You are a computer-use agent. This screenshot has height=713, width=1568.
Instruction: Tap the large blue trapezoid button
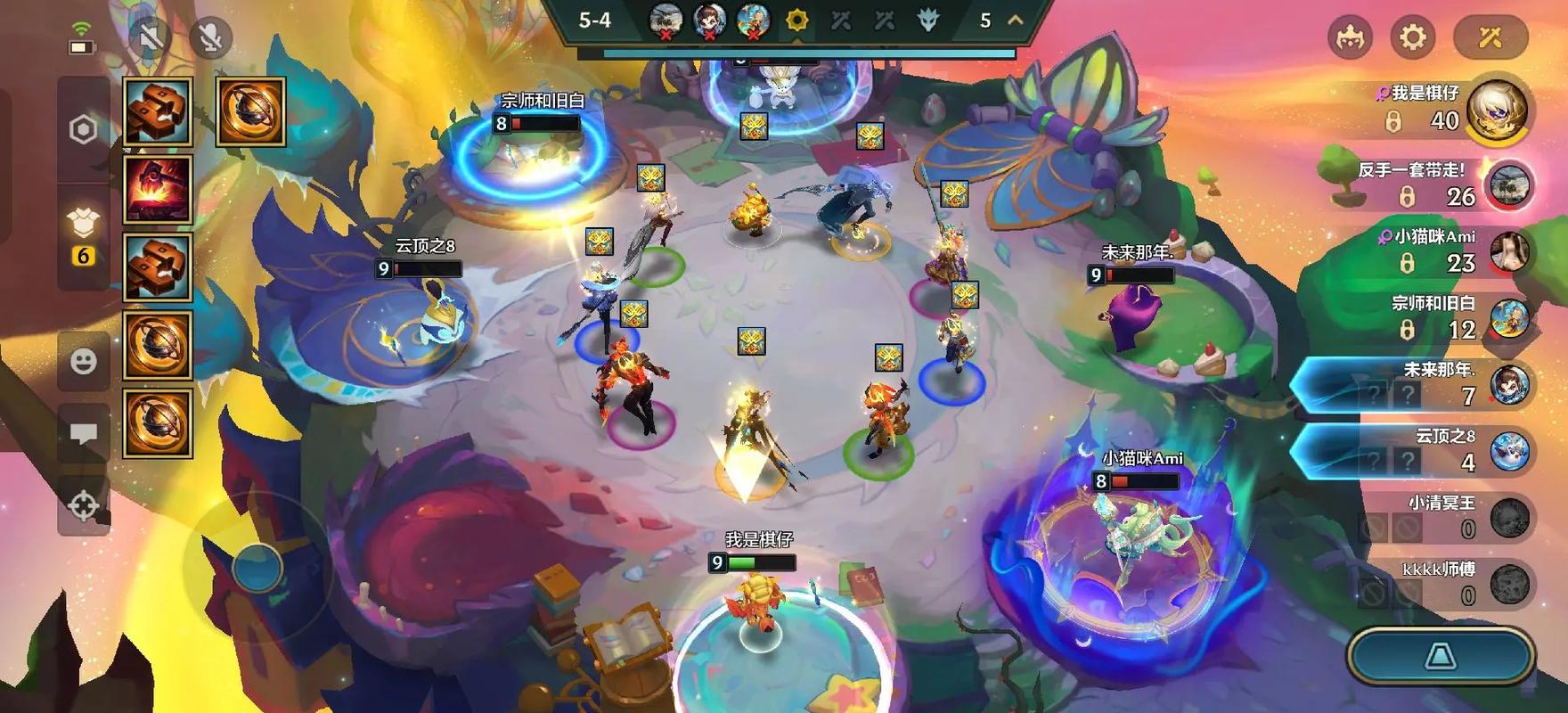click(1441, 657)
